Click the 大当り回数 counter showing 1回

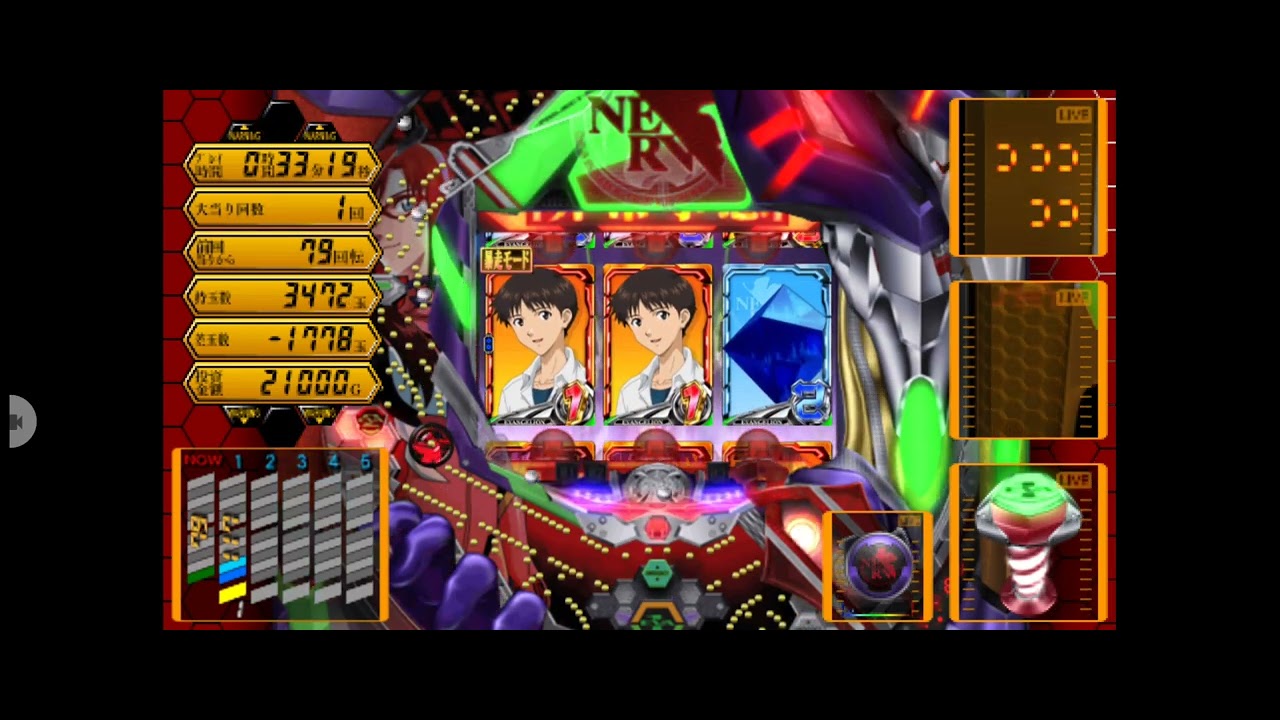[281, 208]
